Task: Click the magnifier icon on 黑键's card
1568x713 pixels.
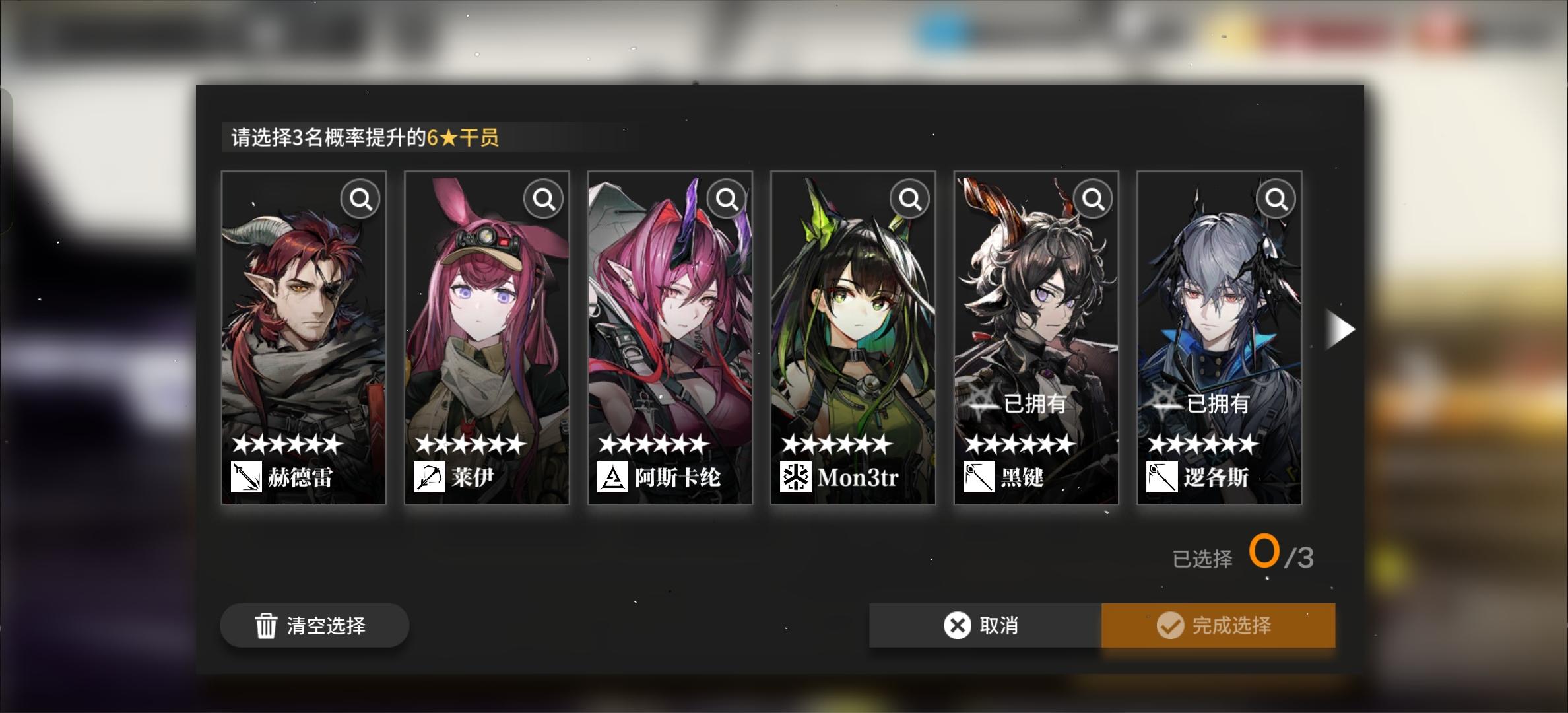Action: [x=1093, y=198]
